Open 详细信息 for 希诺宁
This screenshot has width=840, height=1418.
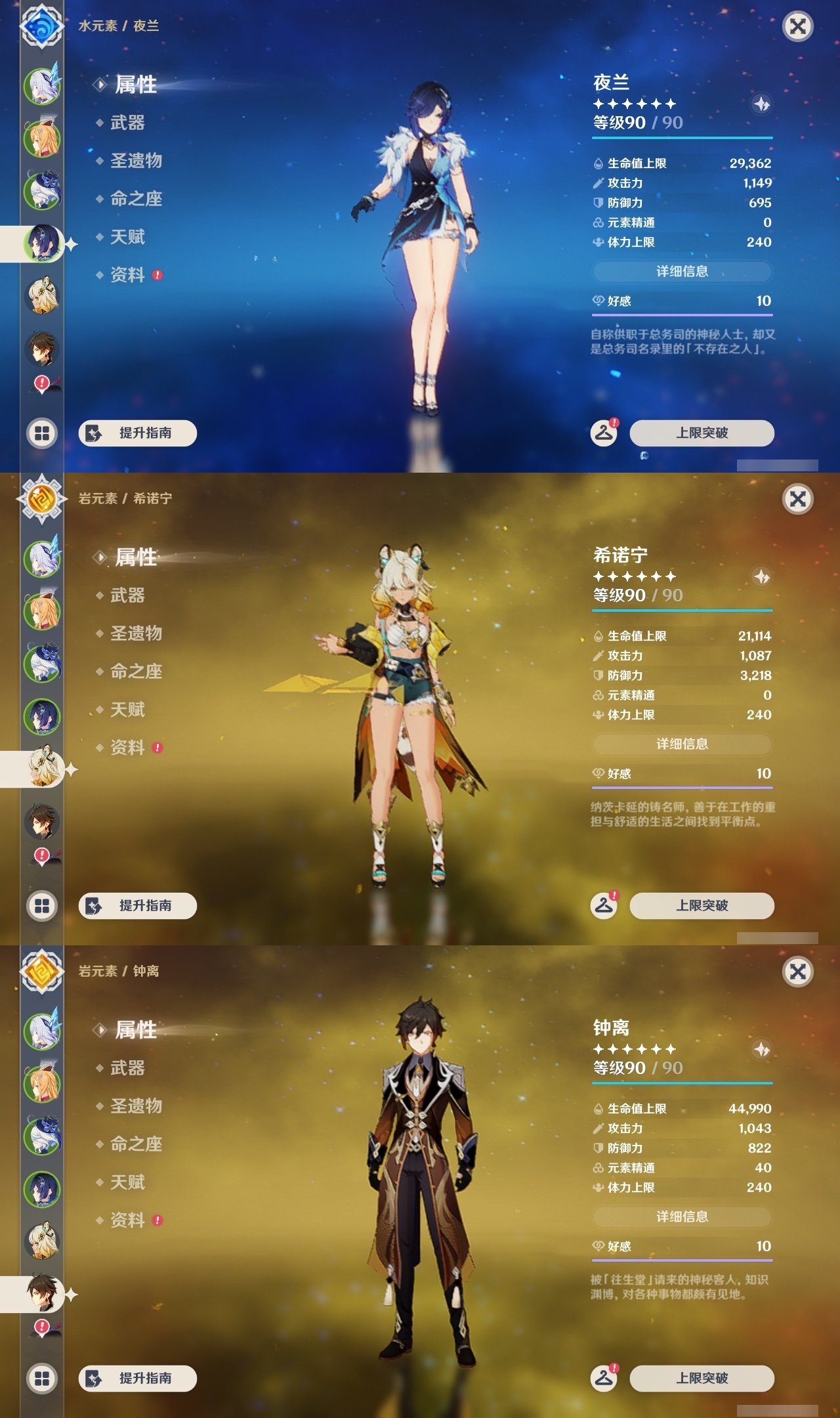pyautogui.click(x=681, y=744)
